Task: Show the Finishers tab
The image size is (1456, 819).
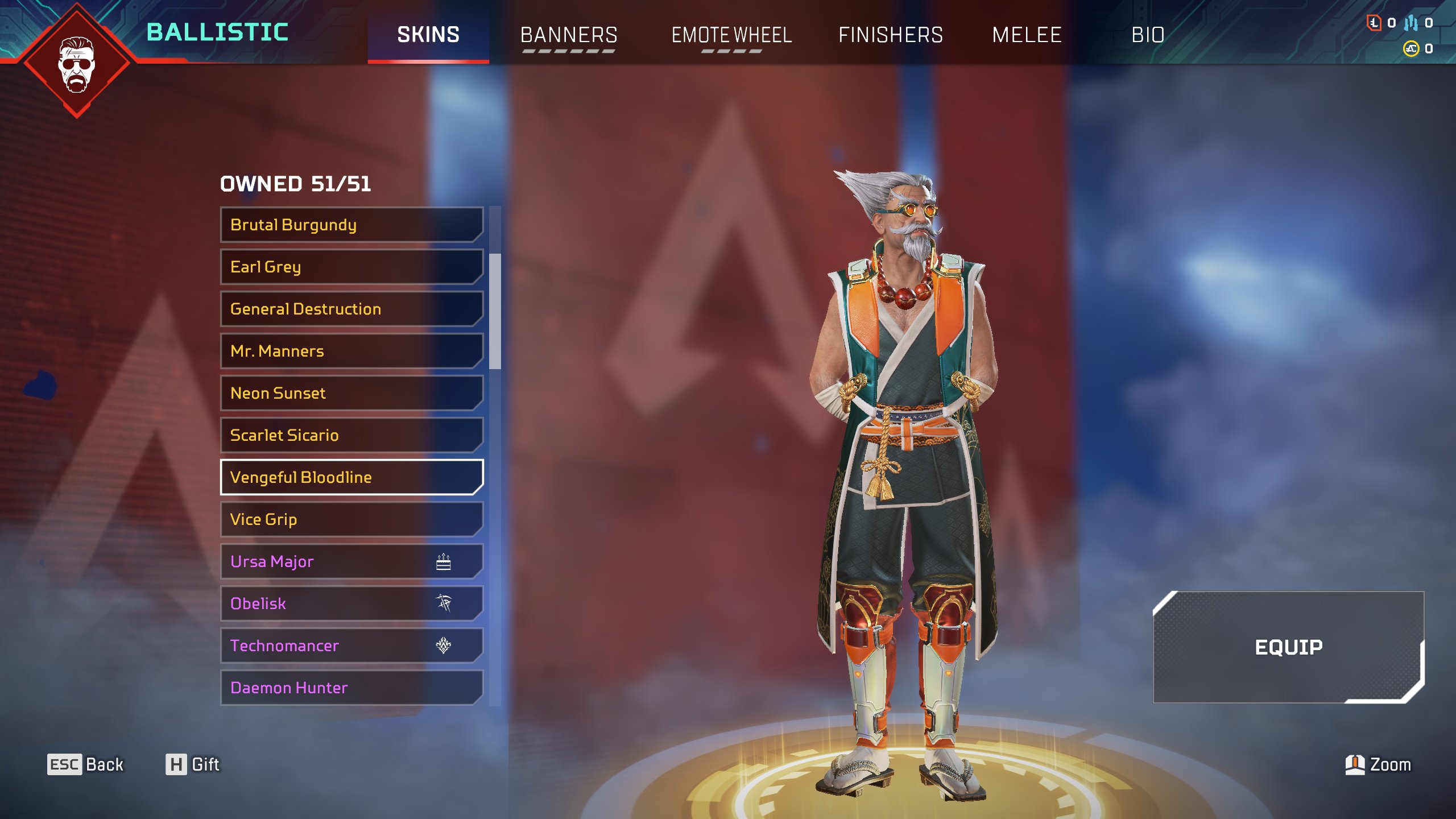Action: pyautogui.click(x=891, y=35)
